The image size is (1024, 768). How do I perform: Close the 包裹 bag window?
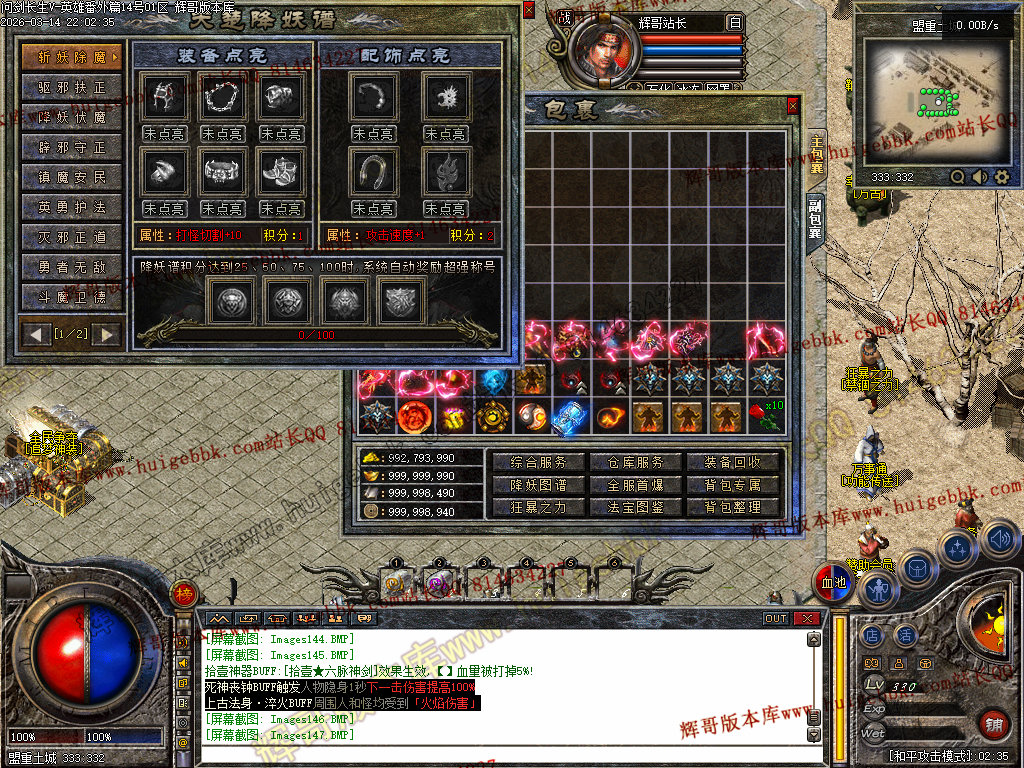792,105
